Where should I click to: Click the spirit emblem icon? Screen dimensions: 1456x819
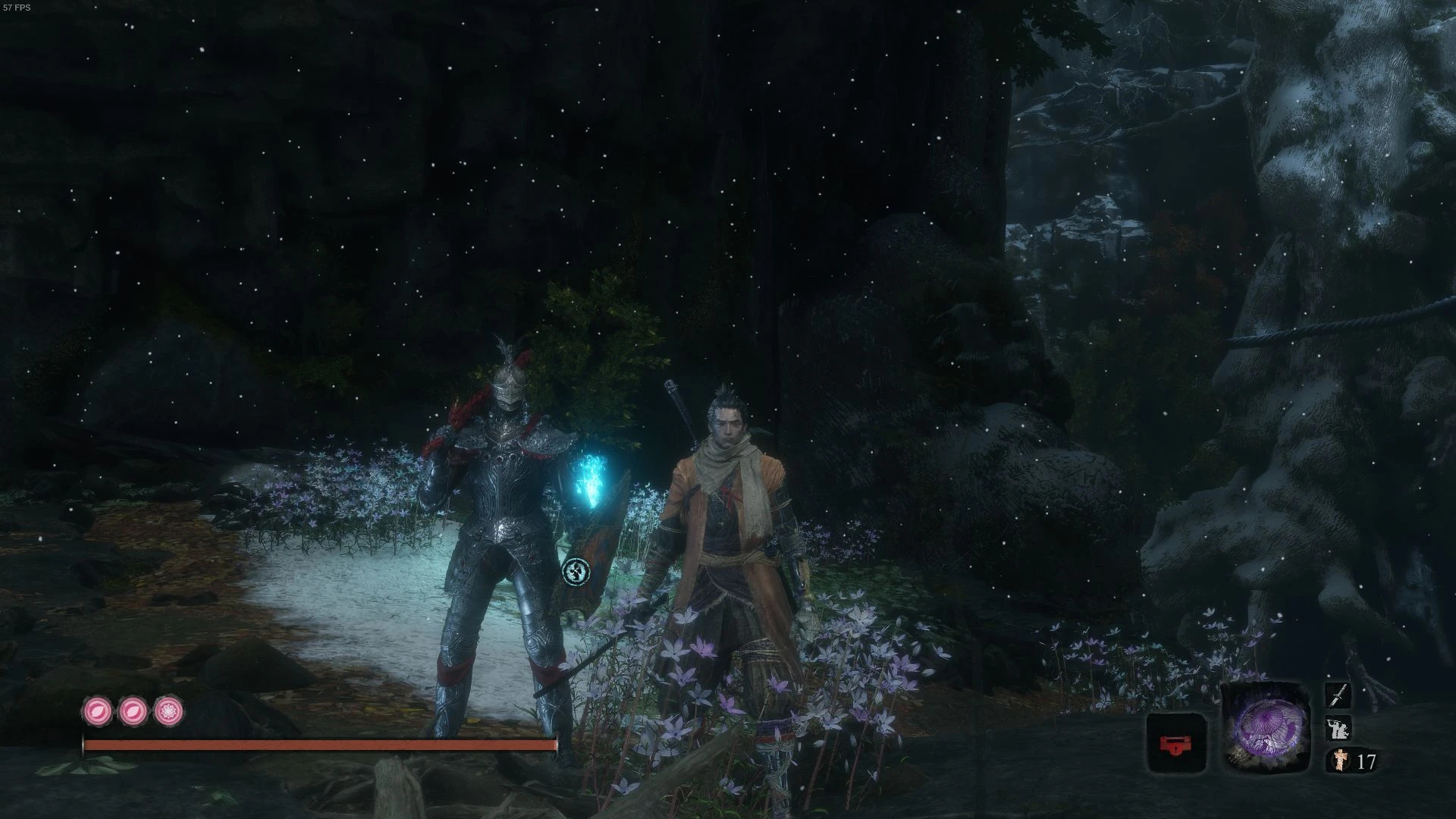(1338, 760)
